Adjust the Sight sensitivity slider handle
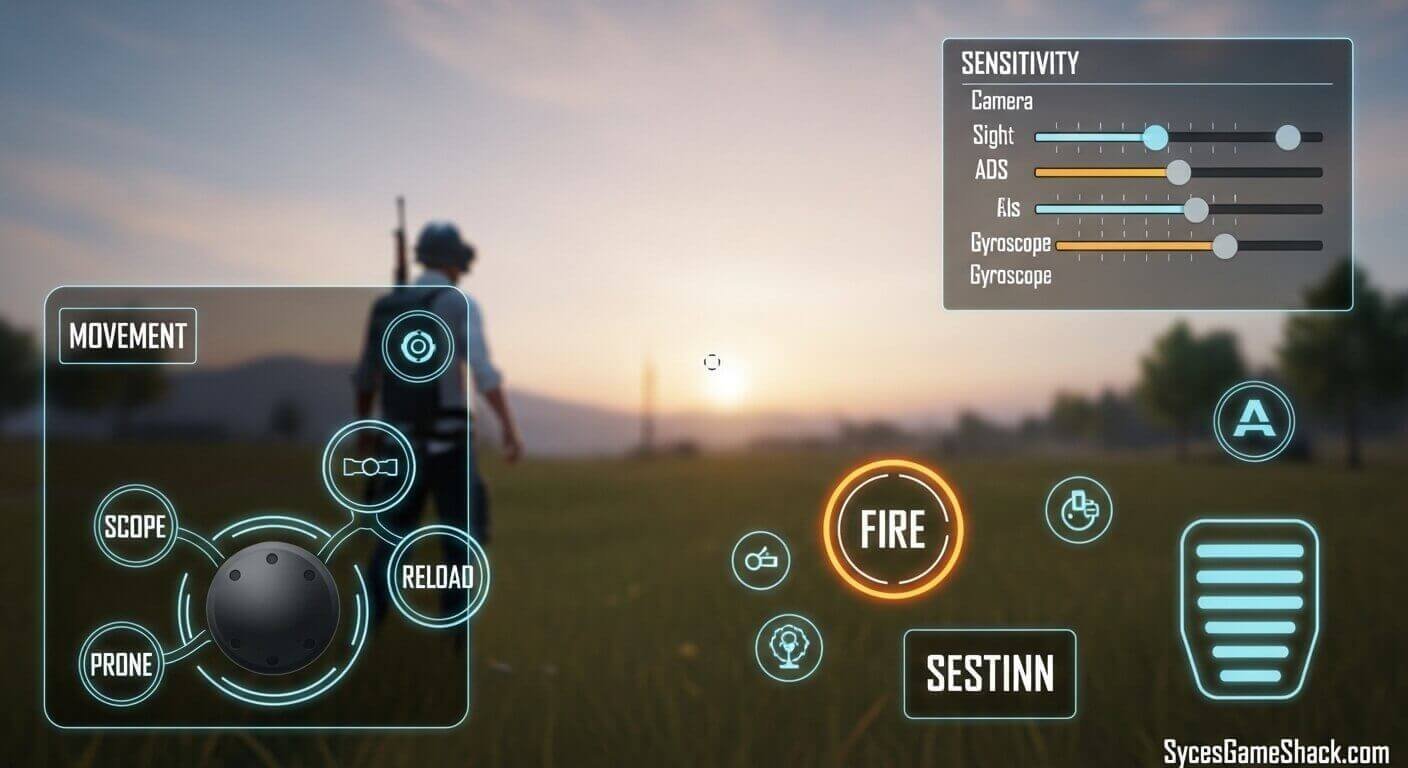The width and height of the screenshot is (1408, 768). [x=1157, y=136]
